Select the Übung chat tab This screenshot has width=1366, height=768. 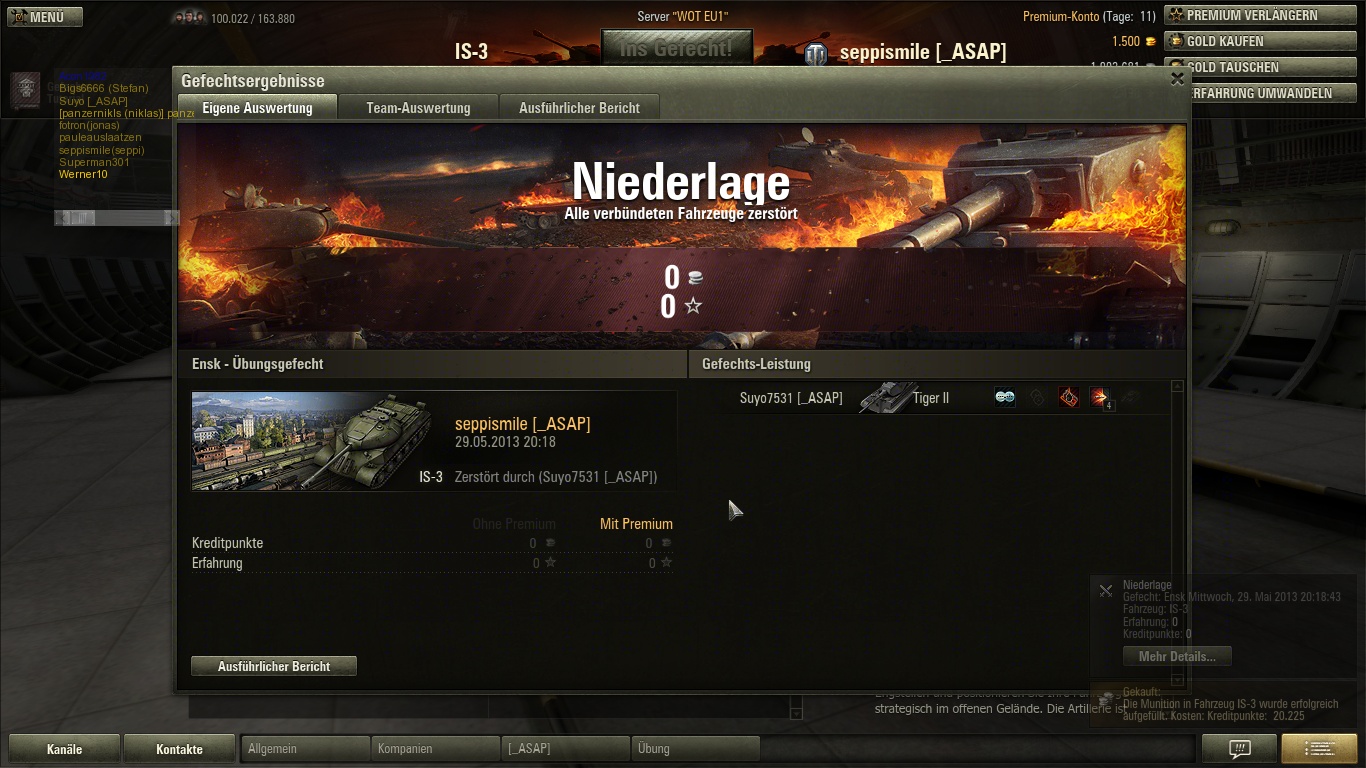pos(695,748)
